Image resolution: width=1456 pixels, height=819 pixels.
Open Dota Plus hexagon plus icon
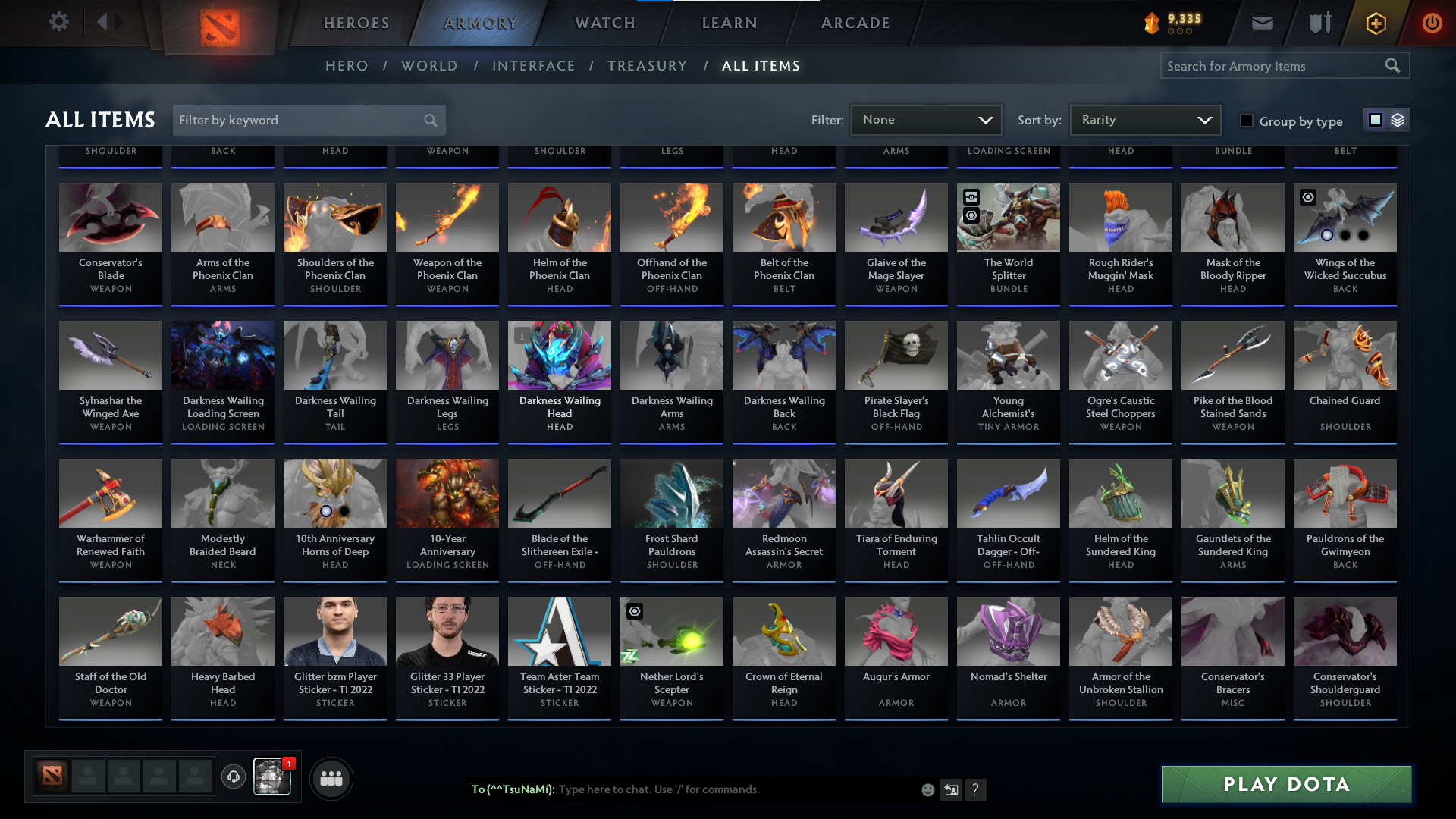(x=1375, y=23)
